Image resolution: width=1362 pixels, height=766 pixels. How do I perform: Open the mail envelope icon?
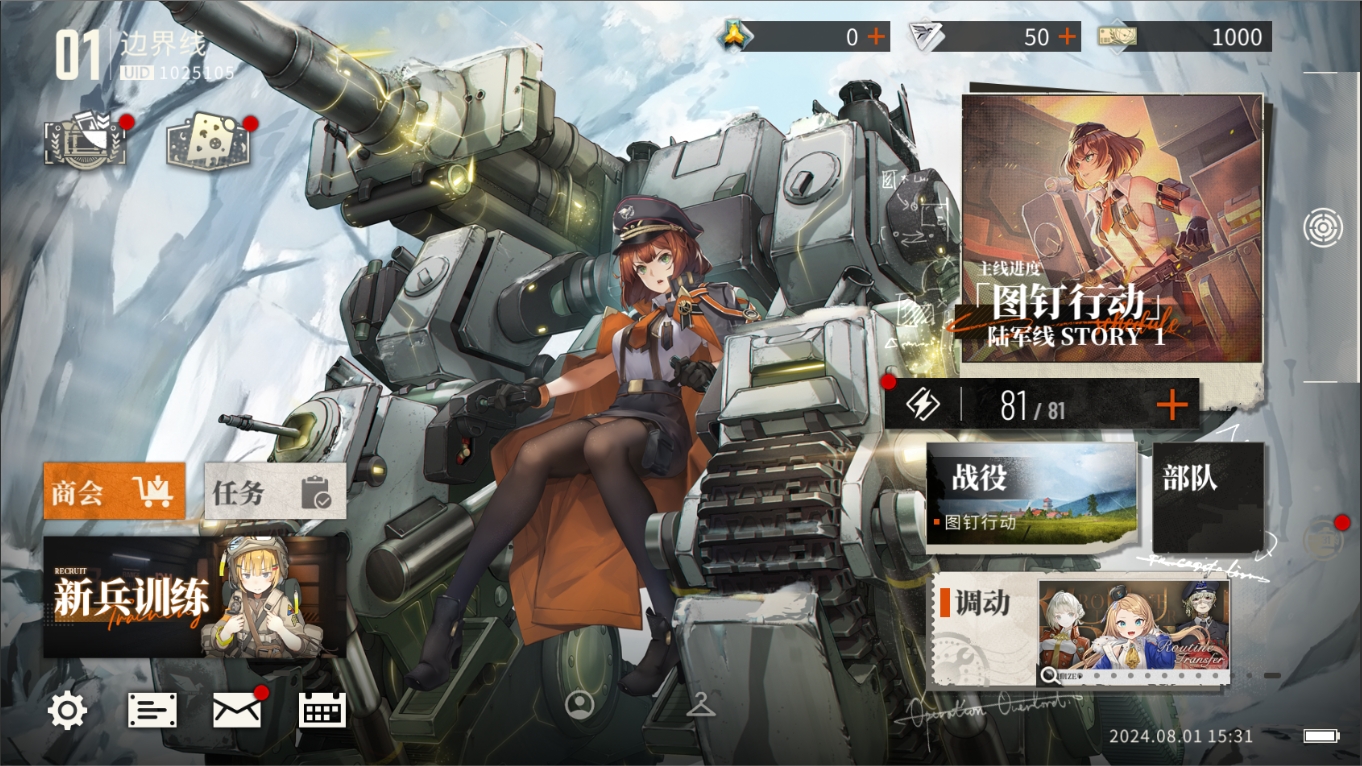click(237, 710)
